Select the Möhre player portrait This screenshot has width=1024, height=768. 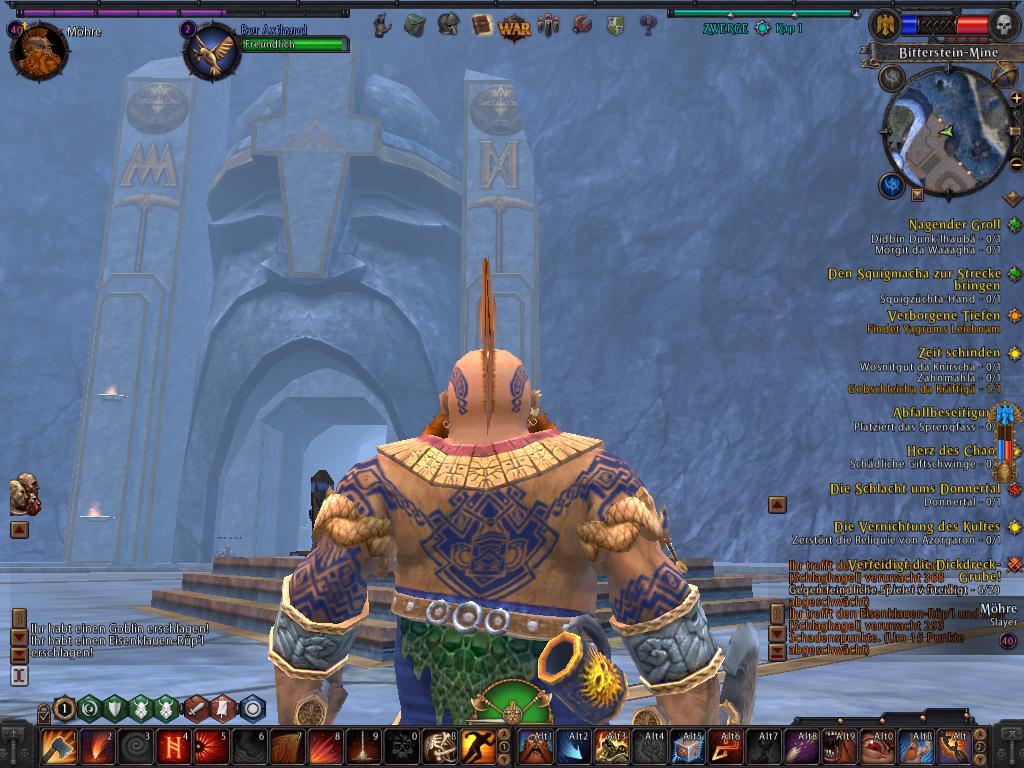tap(38, 50)
